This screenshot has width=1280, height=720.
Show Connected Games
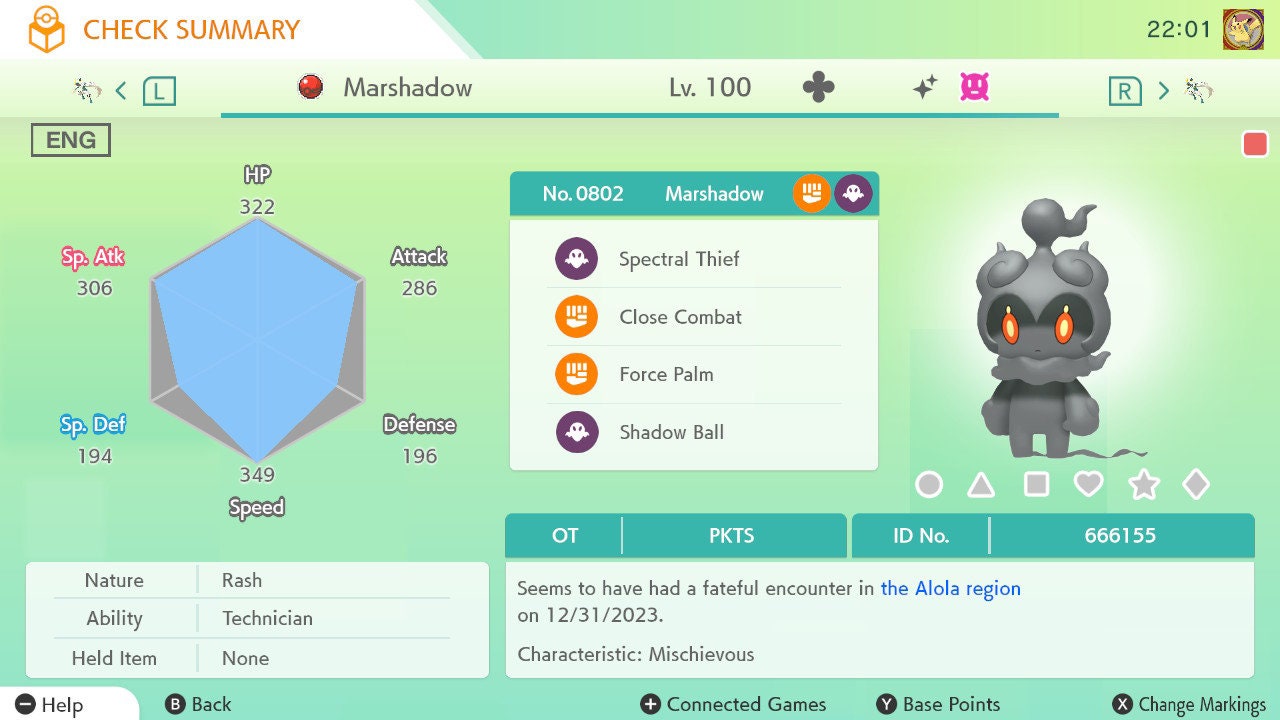(x=734, y=705)
